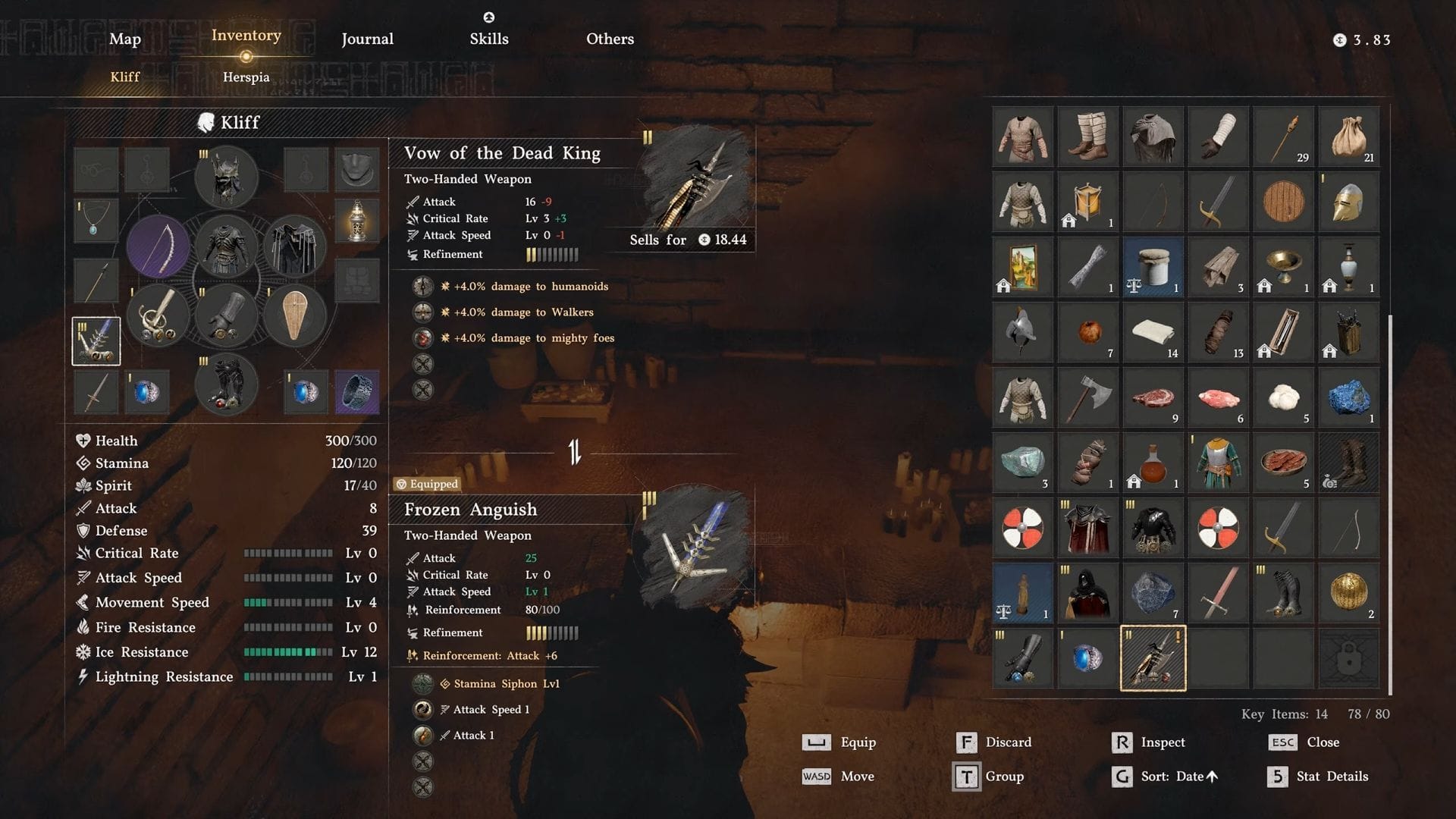Choose the framed painting inventory item

coord(1022,267)
